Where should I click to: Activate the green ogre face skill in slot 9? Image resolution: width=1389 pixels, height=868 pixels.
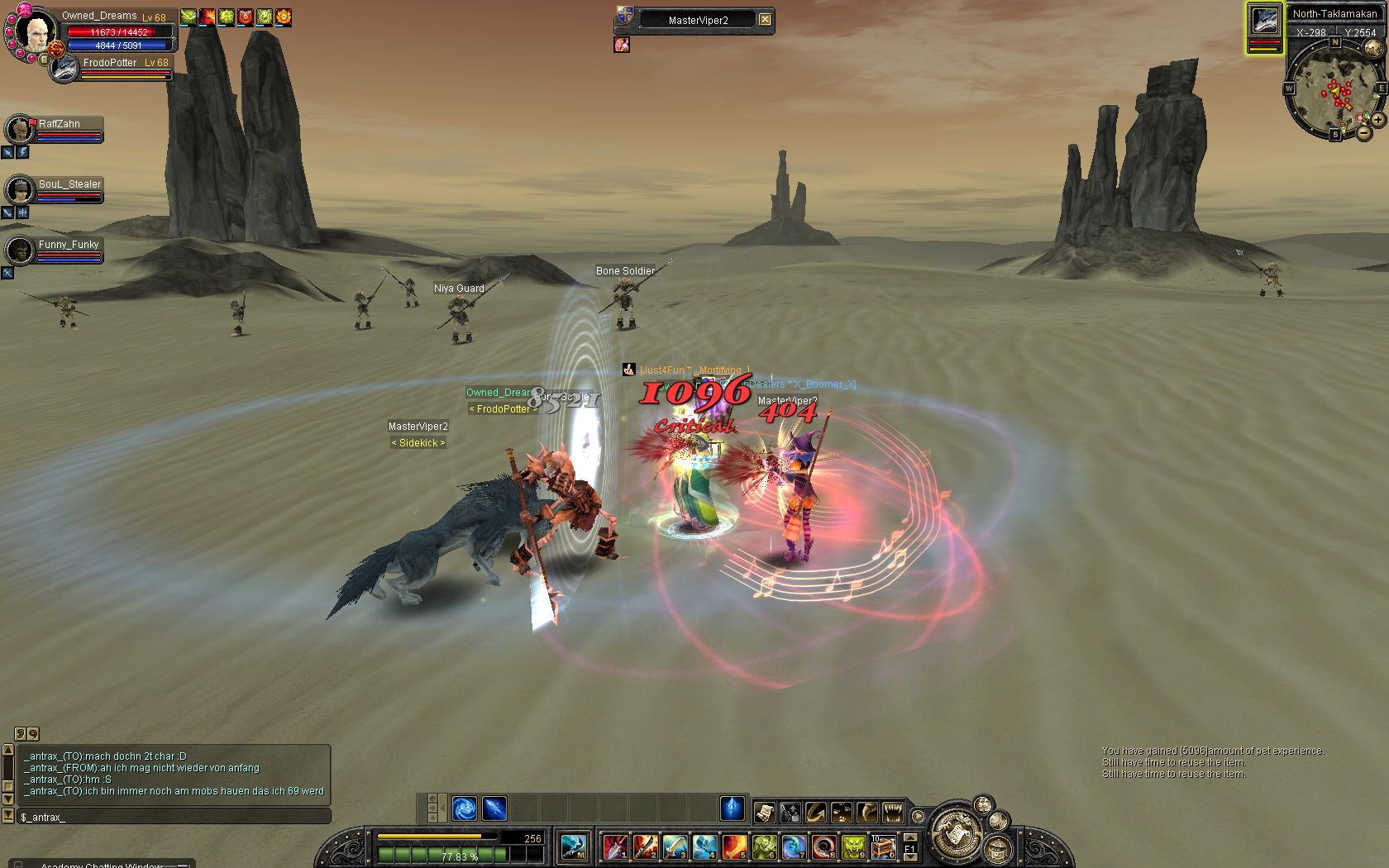point(853,847)
